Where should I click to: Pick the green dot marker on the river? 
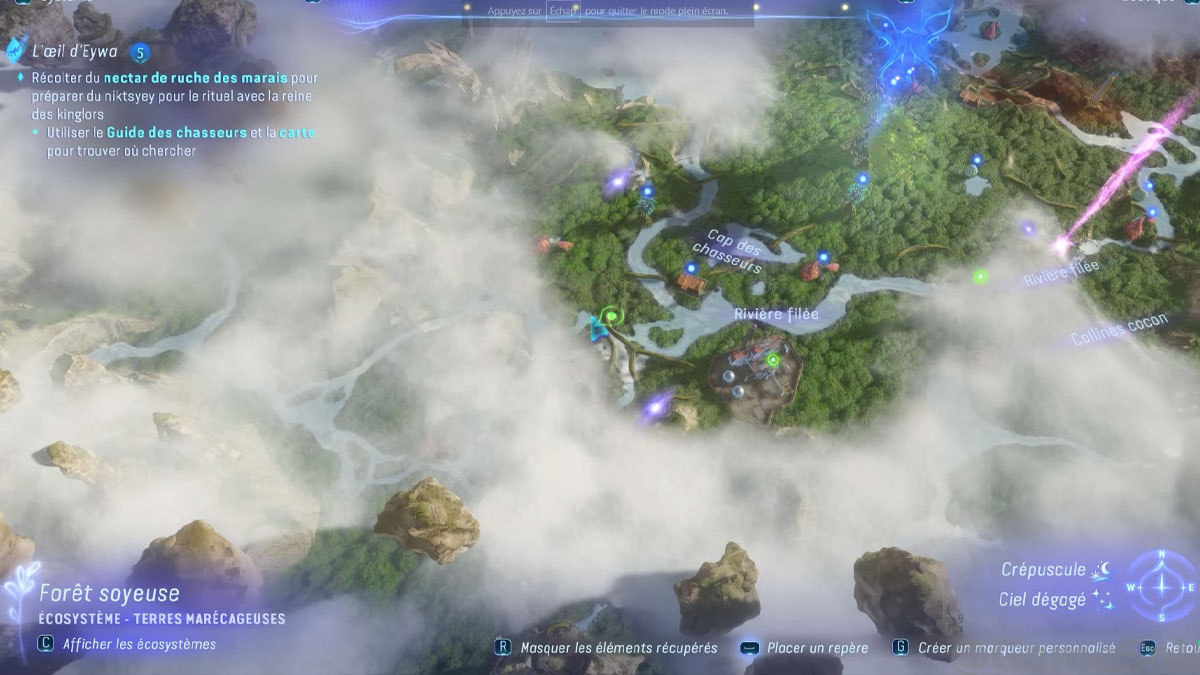pyautogui.click(x=981, y=276)
